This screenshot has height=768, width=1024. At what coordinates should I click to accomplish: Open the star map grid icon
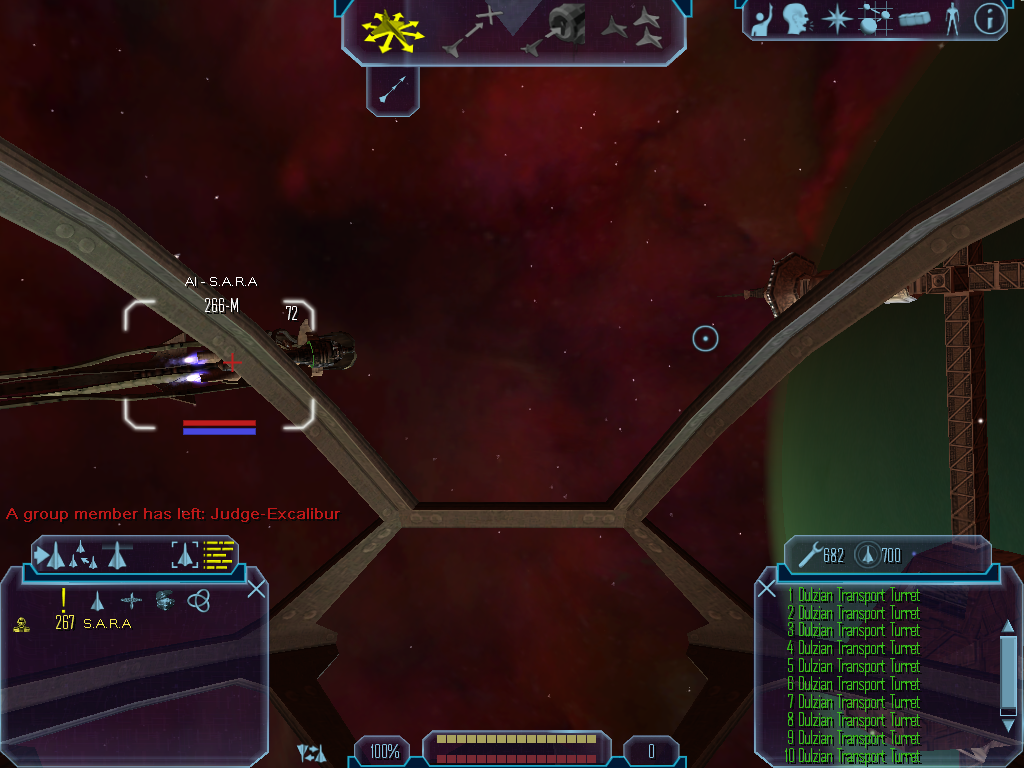pyautogui.click(x=875, y=19)
